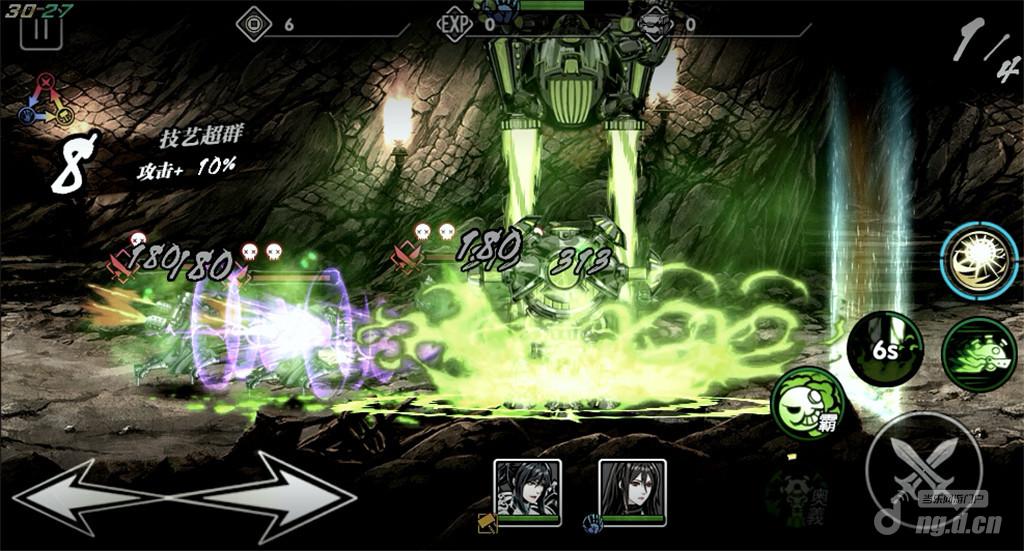Attack with the crossed swords button
The height and width of the screenshot is (551, 1024).
coord(923,468)
